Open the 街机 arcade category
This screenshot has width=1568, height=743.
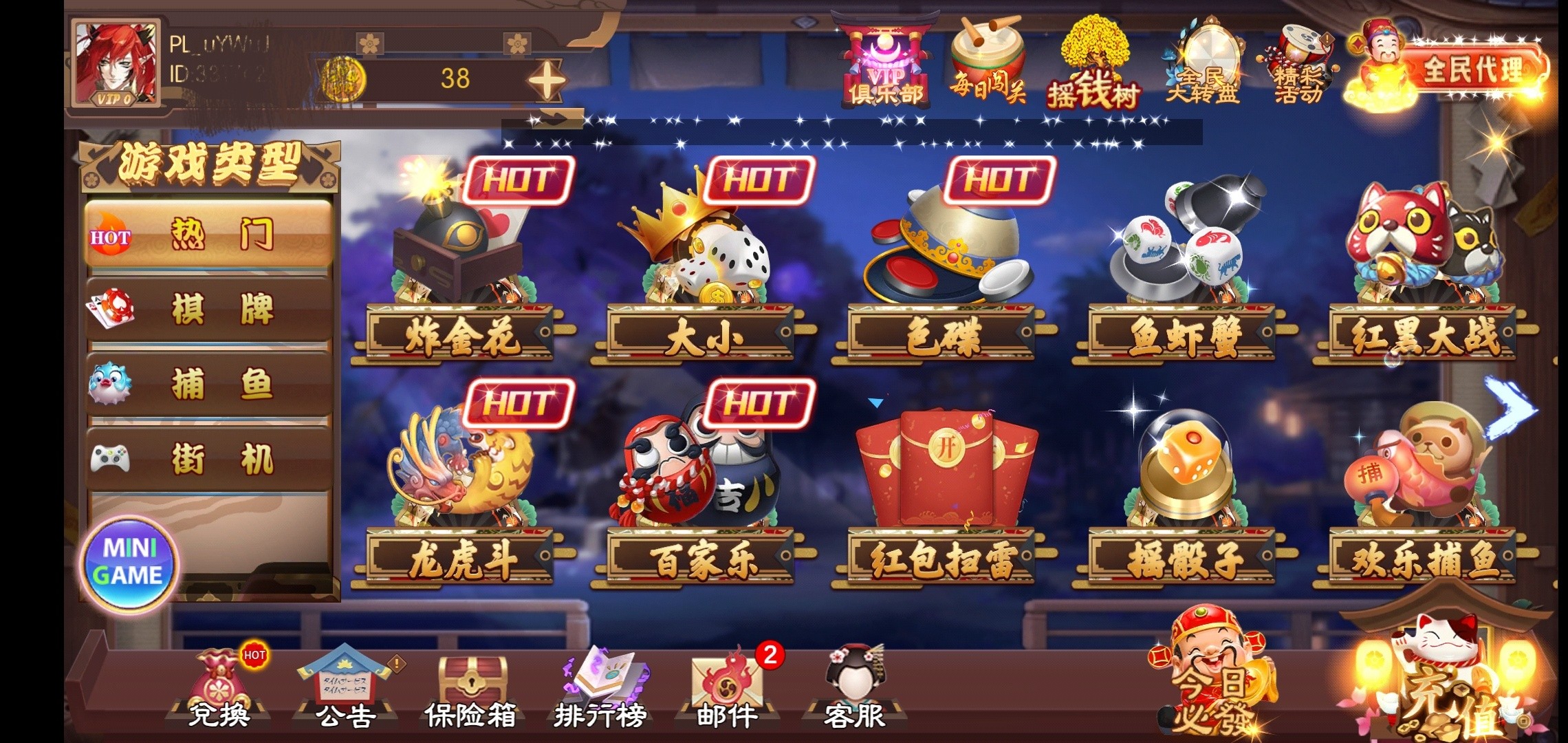pos(209,459)
